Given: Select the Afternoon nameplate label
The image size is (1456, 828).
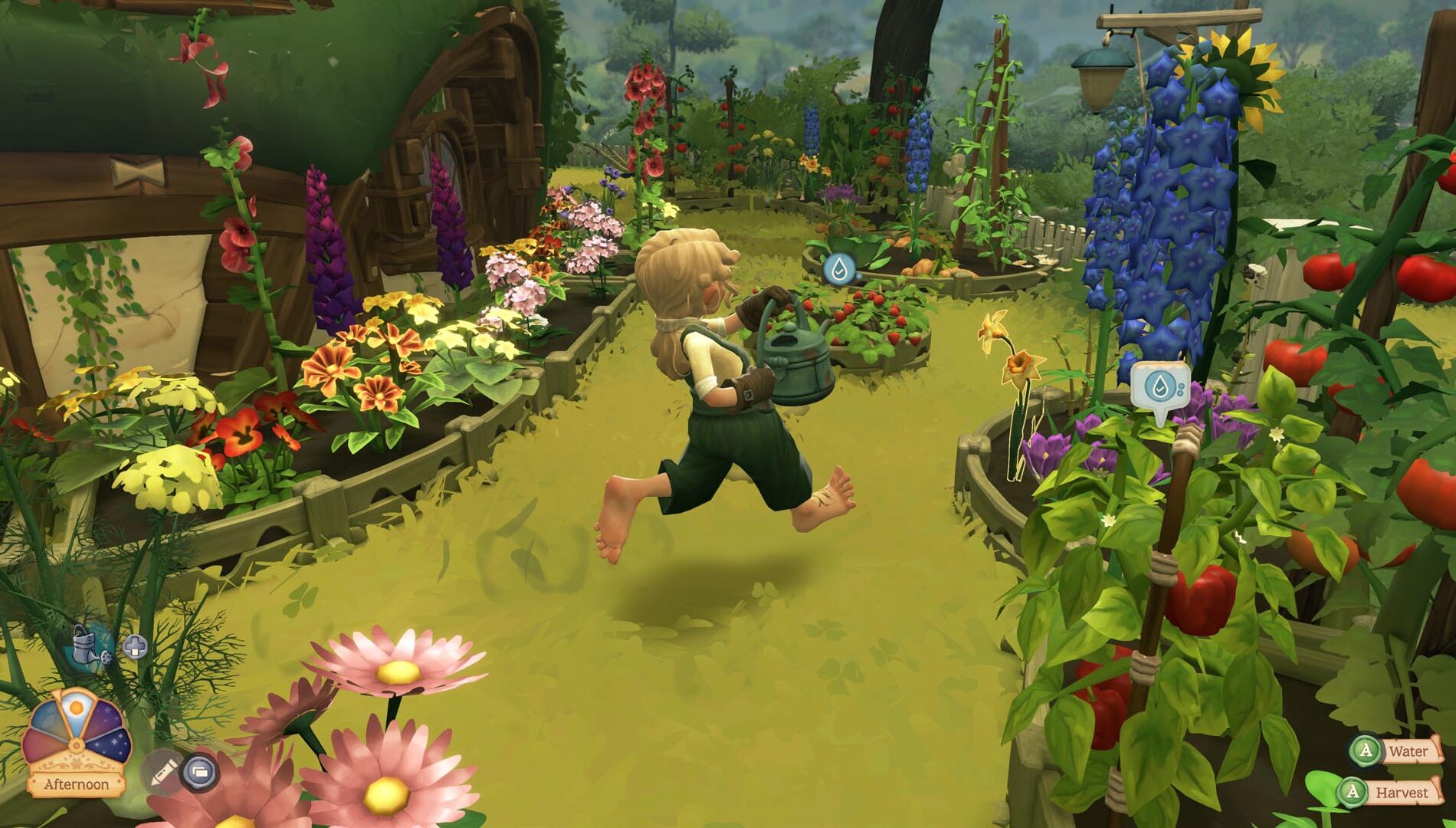Looking at the screenshot, I should (77, 783).
